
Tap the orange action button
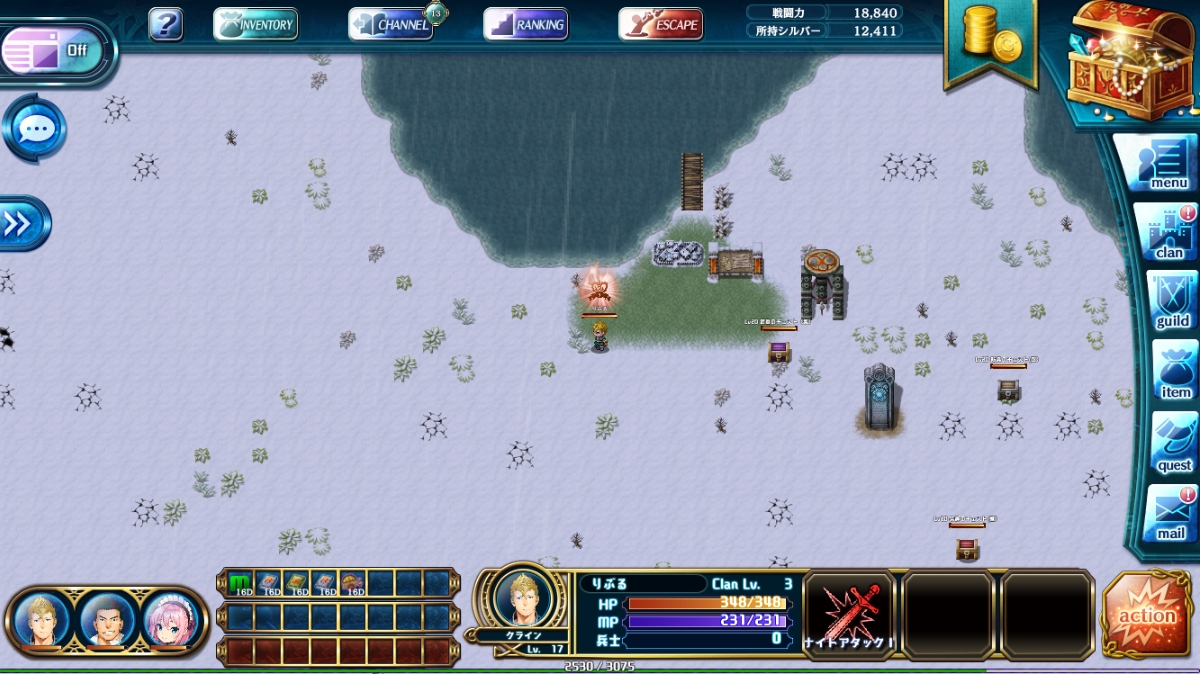click(x=1146, y=615)
